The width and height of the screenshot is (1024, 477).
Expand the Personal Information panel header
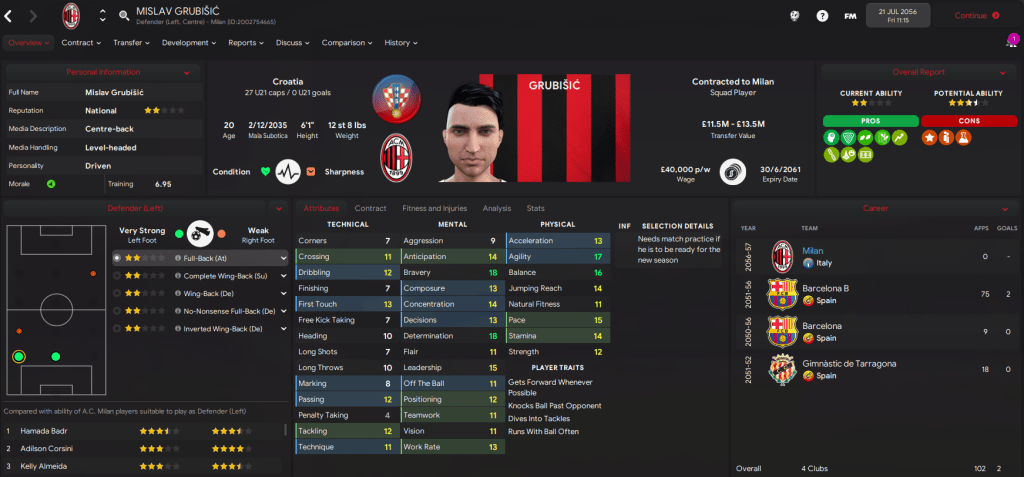104,72
